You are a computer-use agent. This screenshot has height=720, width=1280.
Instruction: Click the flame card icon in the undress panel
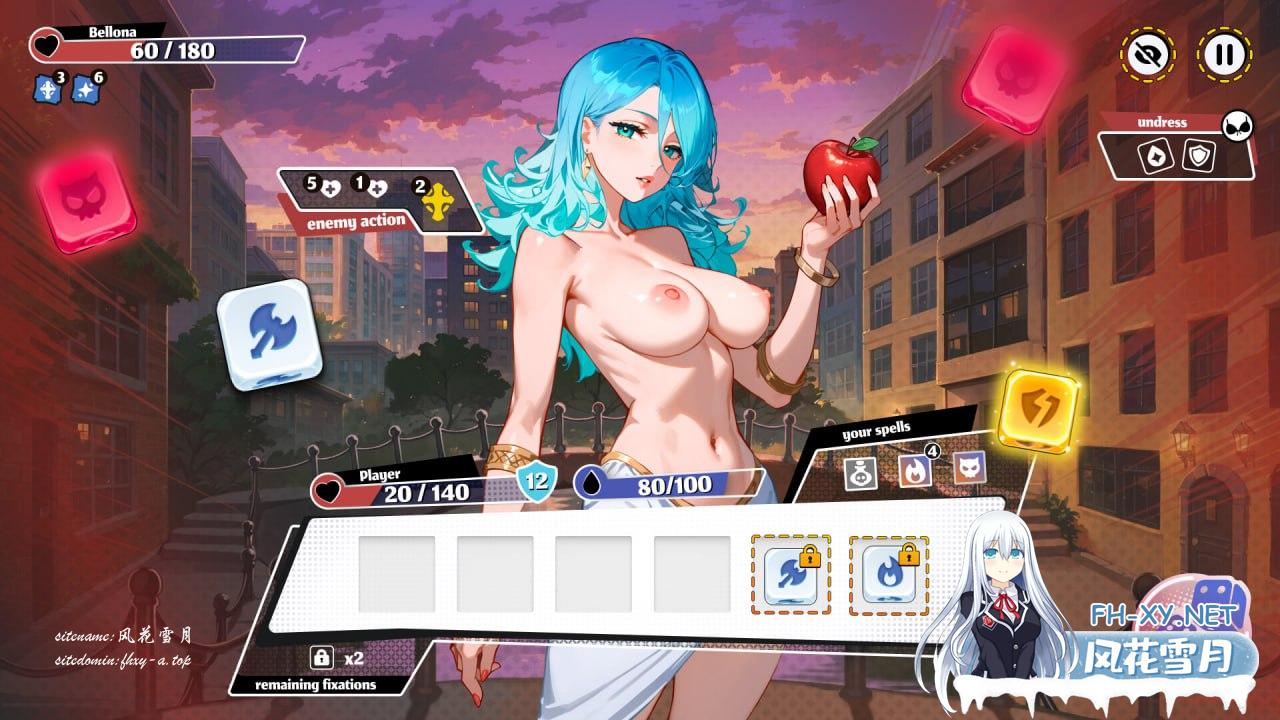(x=1154, y=156)
